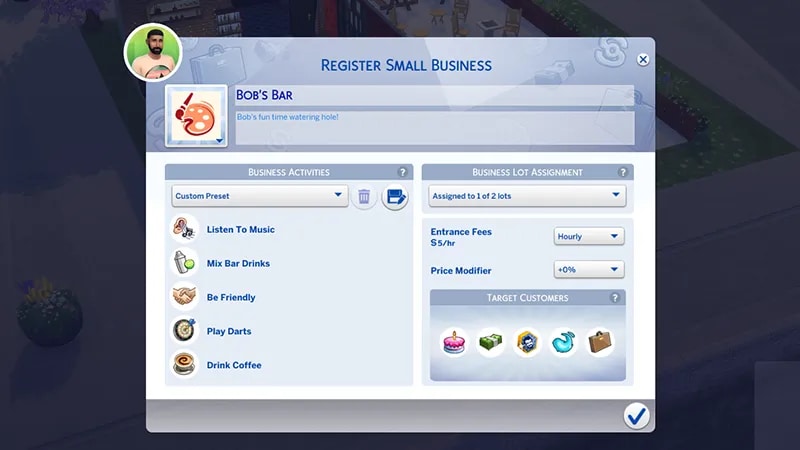Screen dimensions: 800x450
Task: Delete the preset with the trash button
Action: pos(364,197)
